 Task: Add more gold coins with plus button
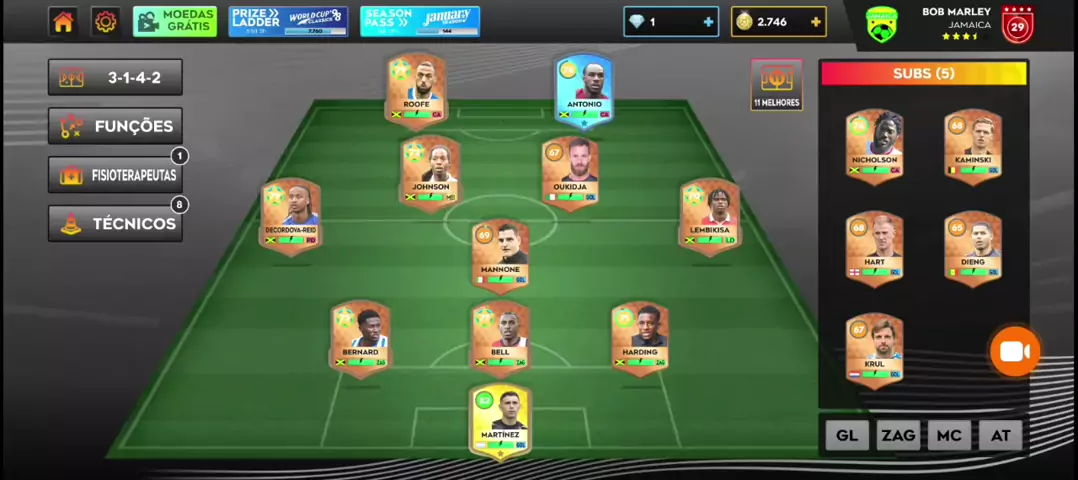click(816, 22)
